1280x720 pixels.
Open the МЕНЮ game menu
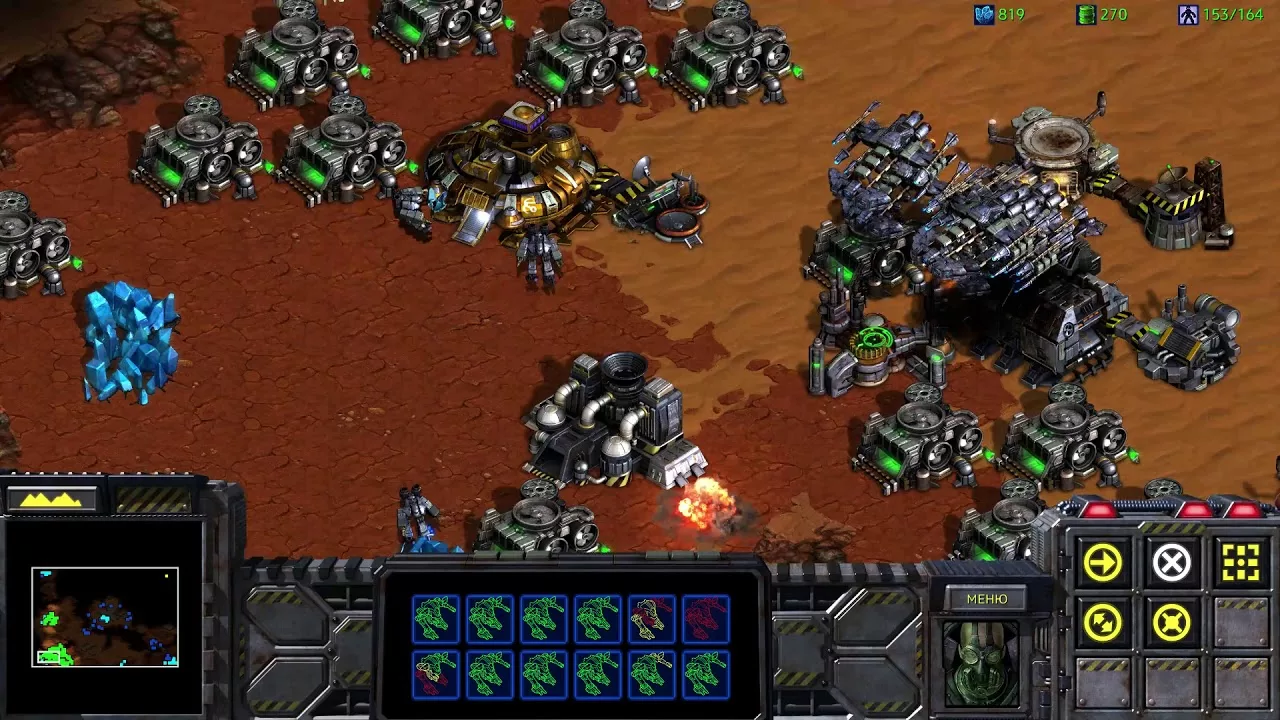point(987,599)
